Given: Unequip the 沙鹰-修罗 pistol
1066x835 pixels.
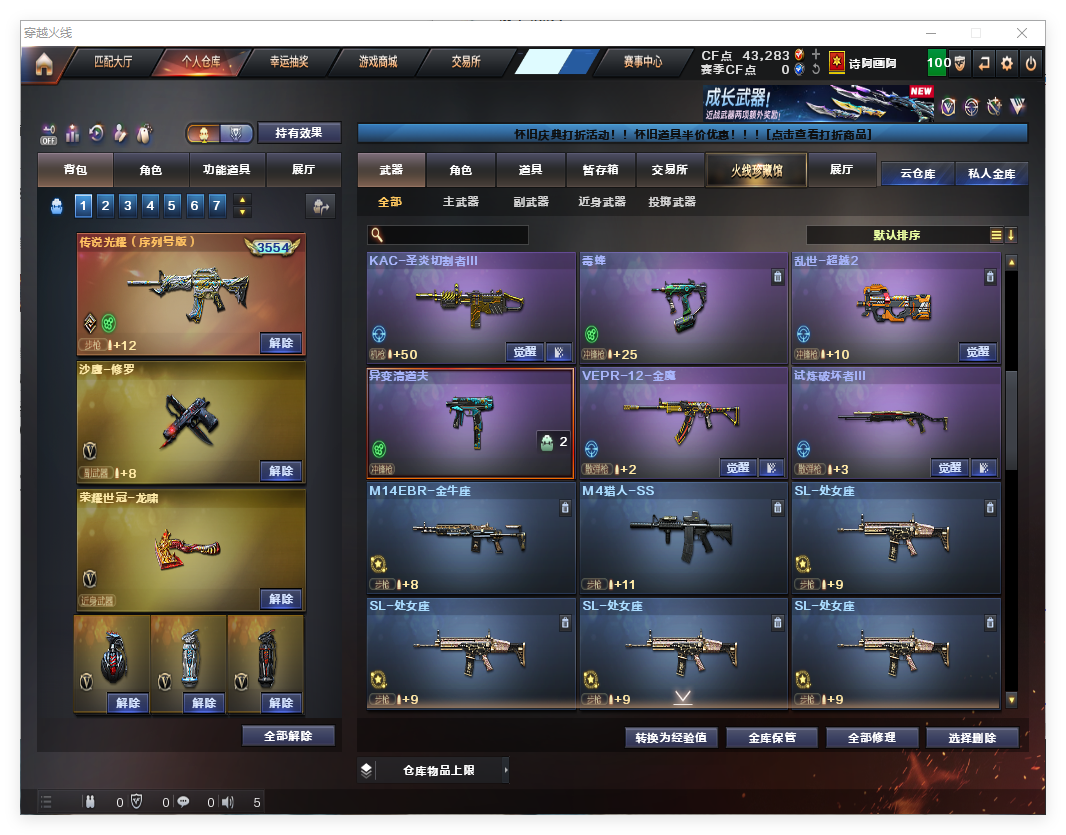Looking at the screenshot, I should [x=281, y=470].
